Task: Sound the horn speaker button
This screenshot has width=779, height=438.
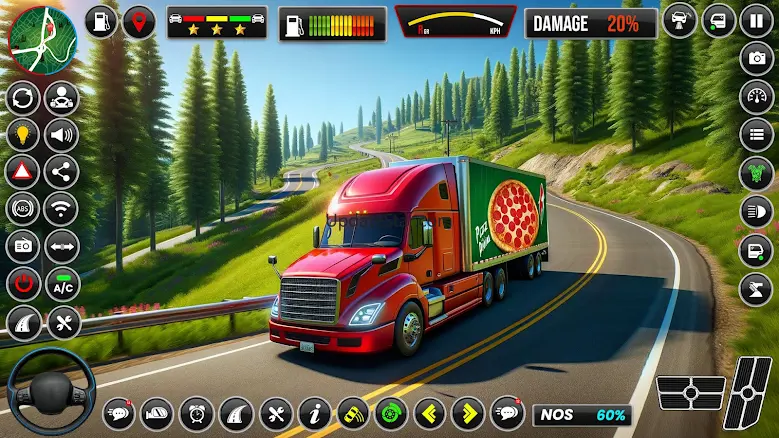Action: pyautogui.click(x=62, y=135)
